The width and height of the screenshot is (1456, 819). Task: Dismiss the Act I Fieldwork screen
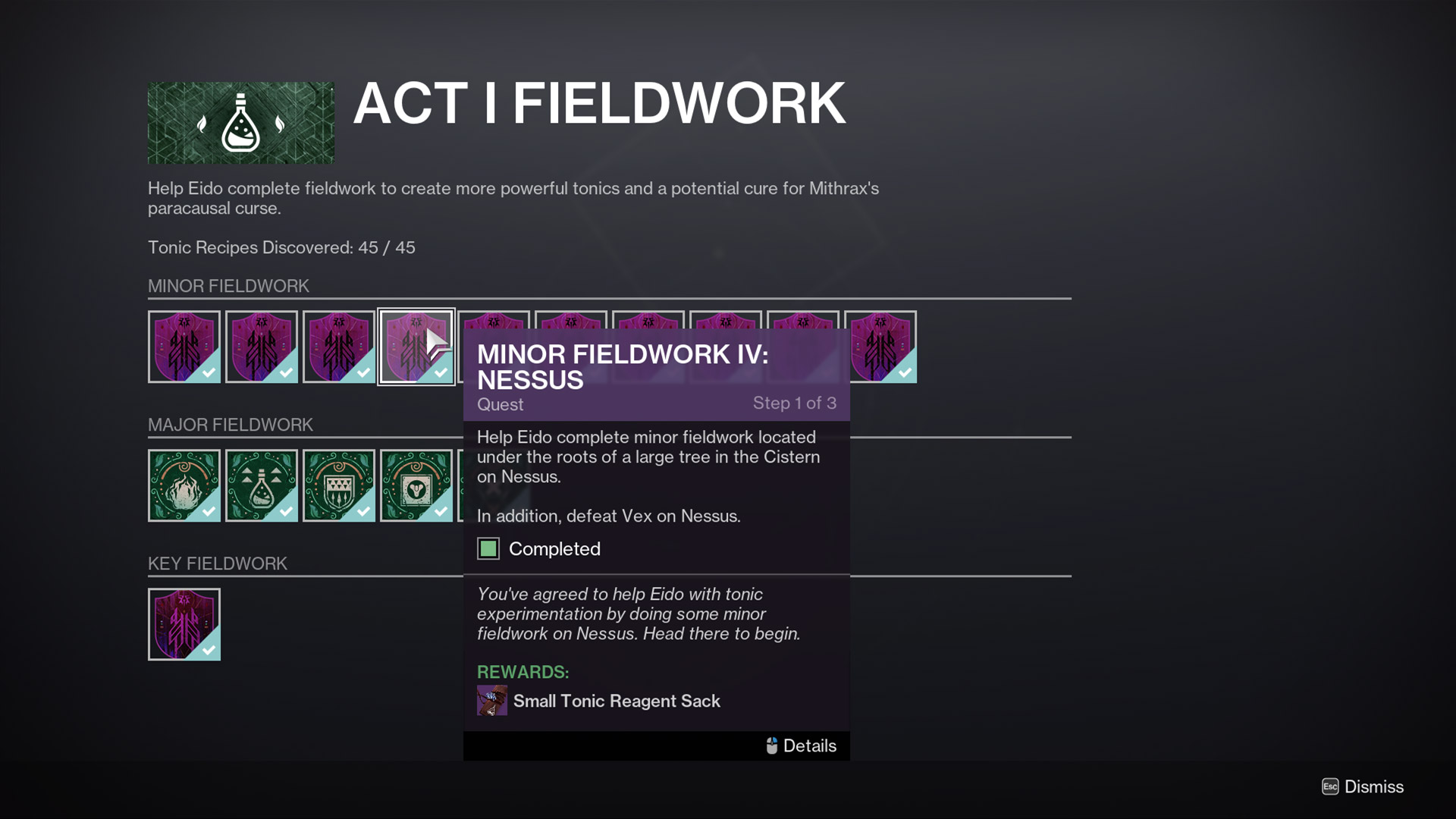coord(1363,786)
